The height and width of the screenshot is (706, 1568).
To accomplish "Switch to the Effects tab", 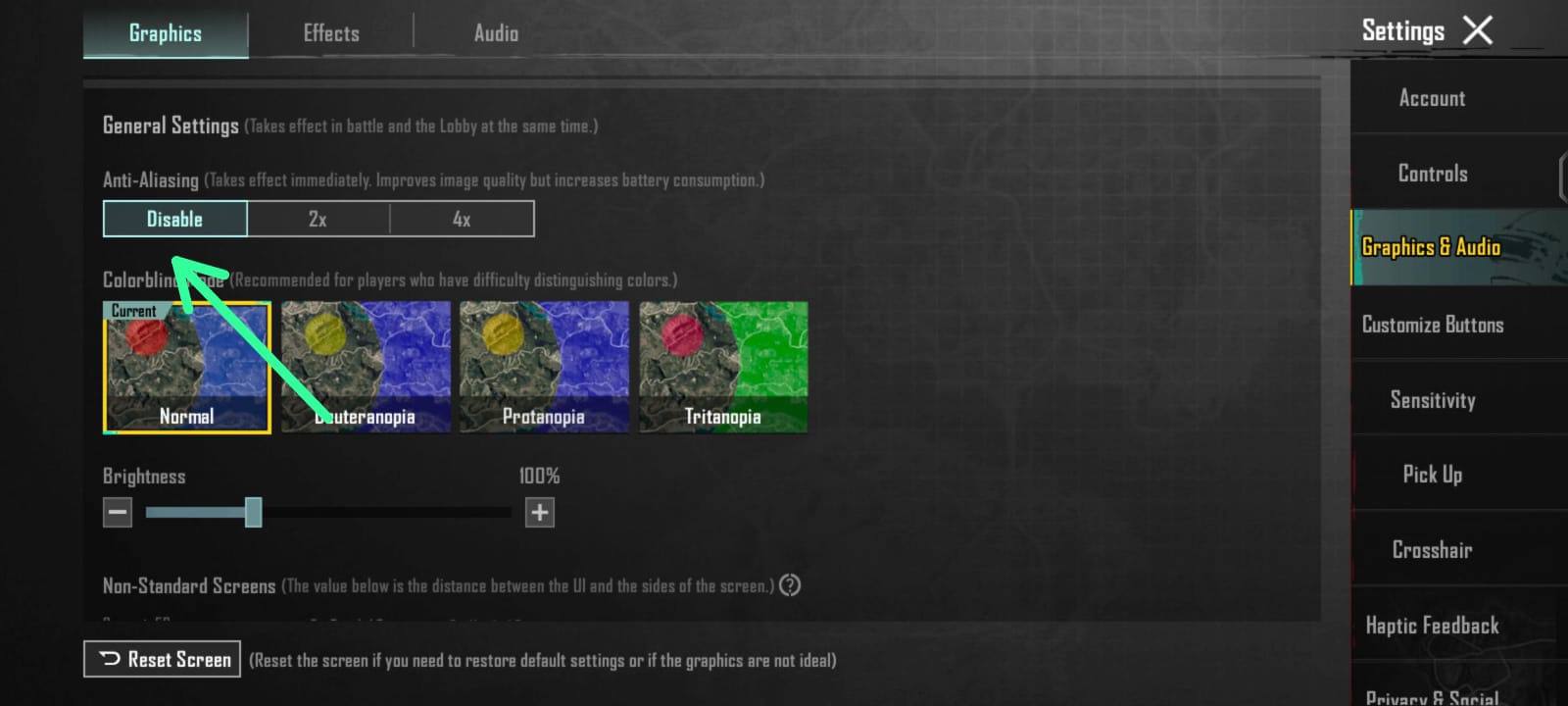I will pos(331,33).
